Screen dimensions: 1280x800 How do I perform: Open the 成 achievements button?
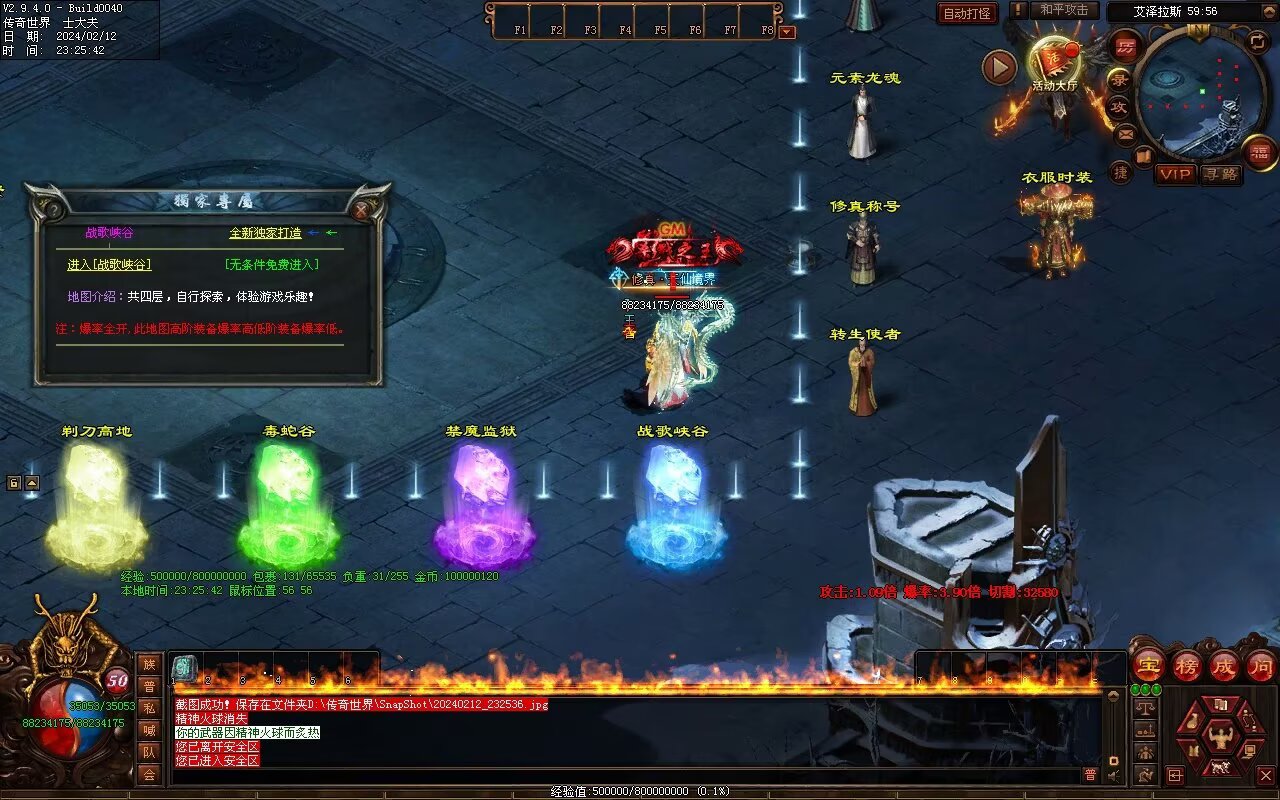pyautogui.click(x=1223, y=665)
